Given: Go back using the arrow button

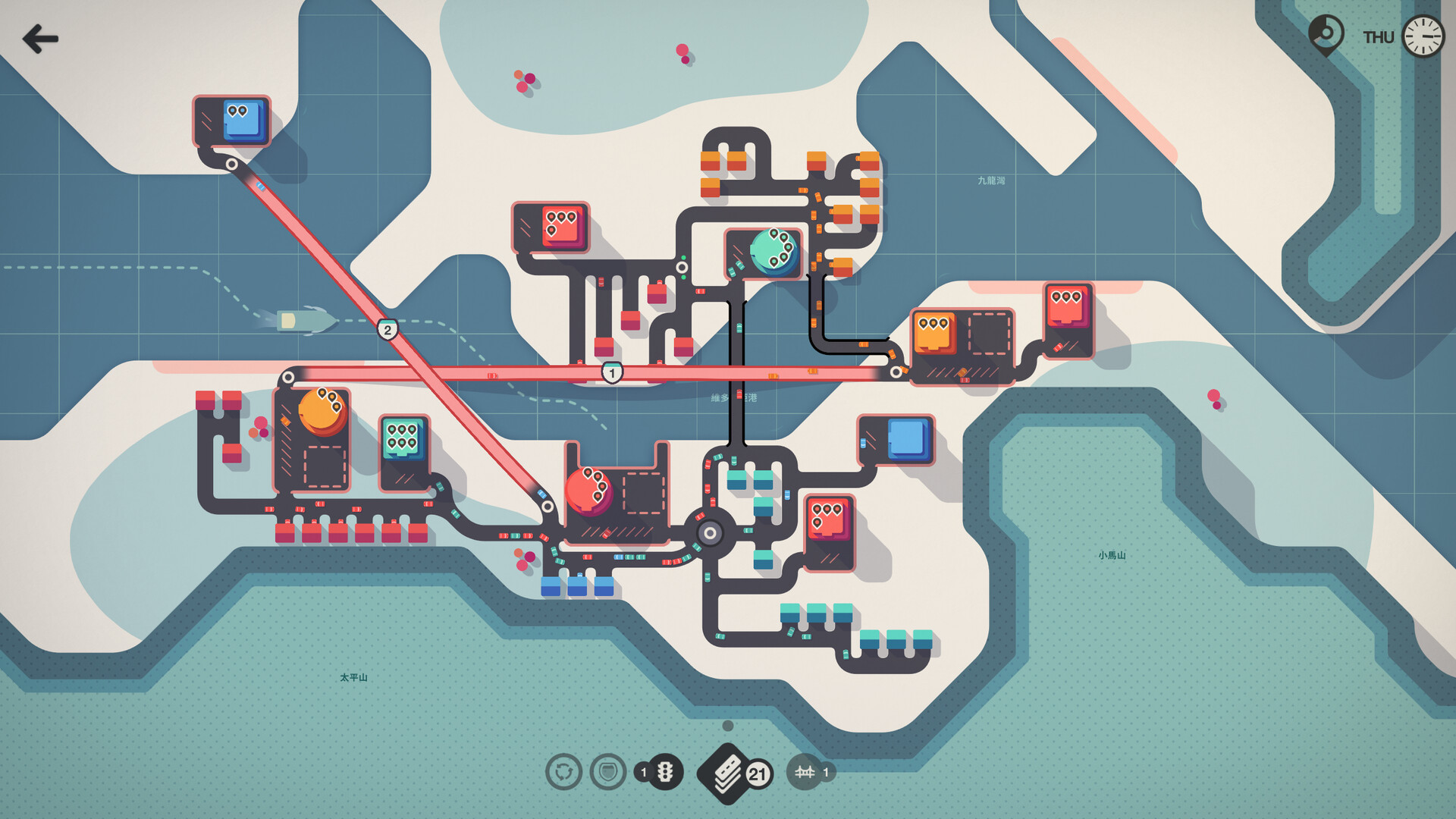Looking at the screenshot, I should point(40,39).
